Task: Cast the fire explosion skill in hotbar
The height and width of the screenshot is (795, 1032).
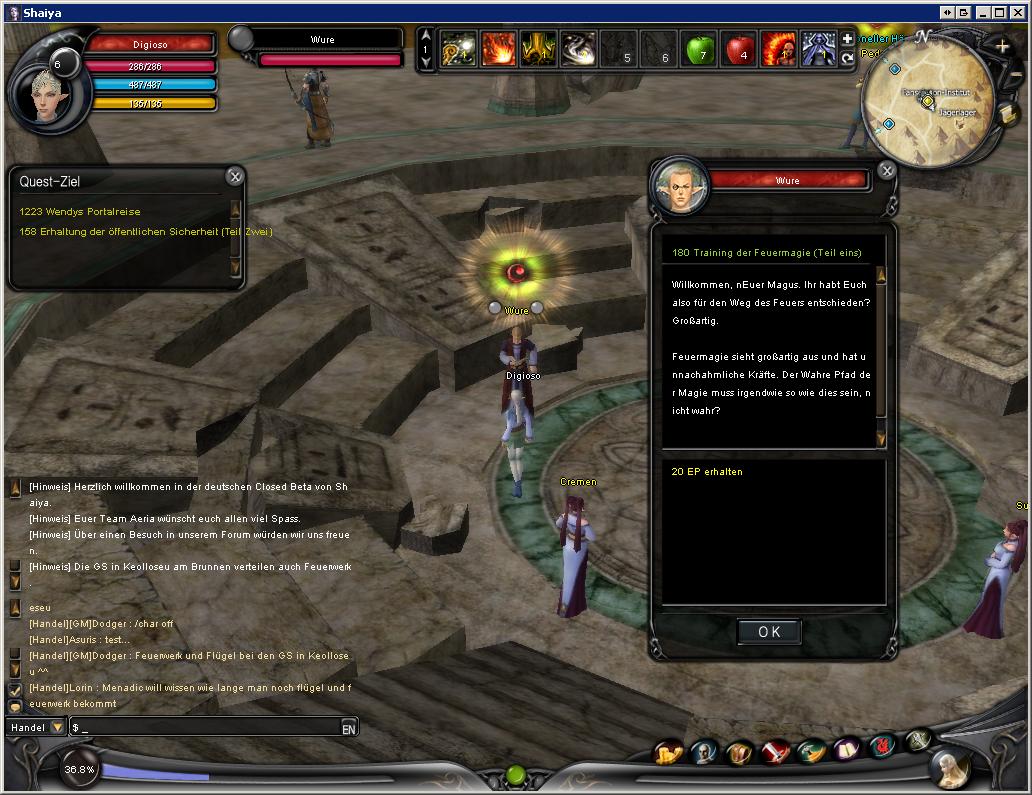Action: [499, 49]
